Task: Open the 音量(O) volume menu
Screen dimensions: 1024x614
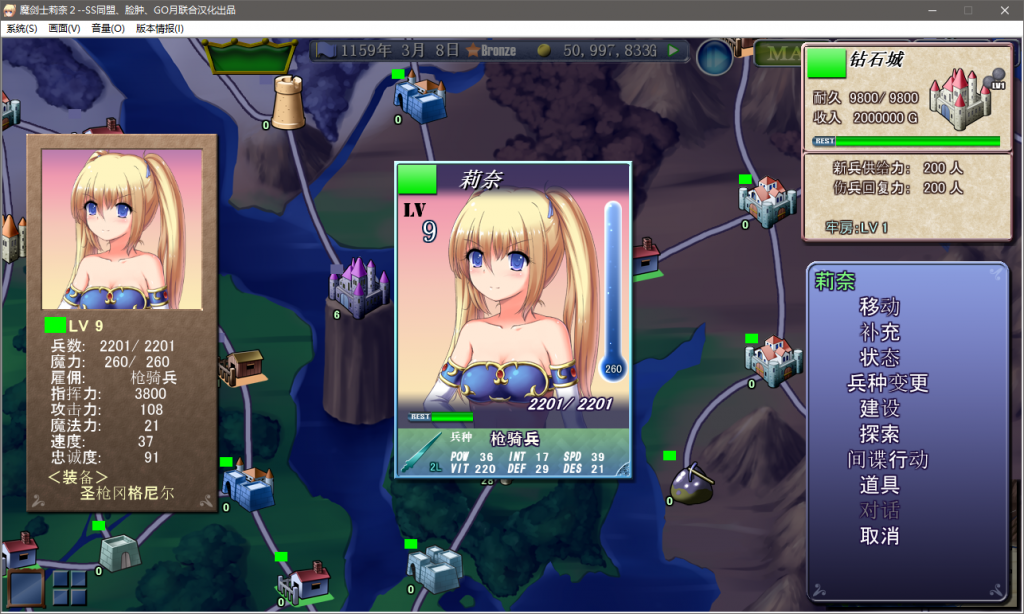Action: click(x=108, y=29)
